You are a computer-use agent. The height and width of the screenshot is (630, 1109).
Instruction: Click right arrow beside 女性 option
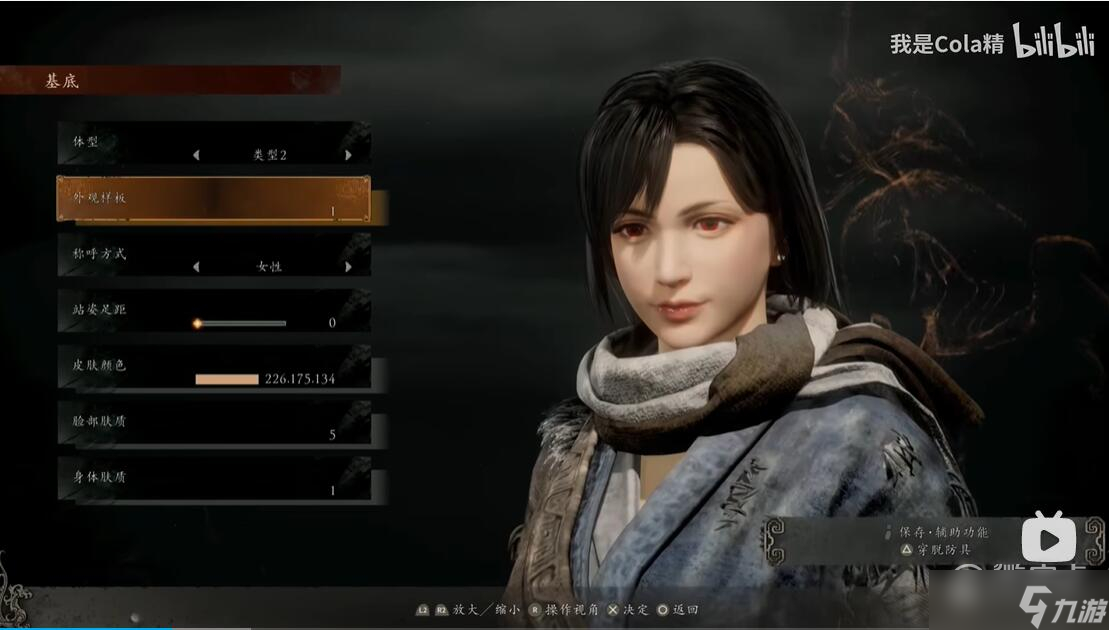[348, 267]
